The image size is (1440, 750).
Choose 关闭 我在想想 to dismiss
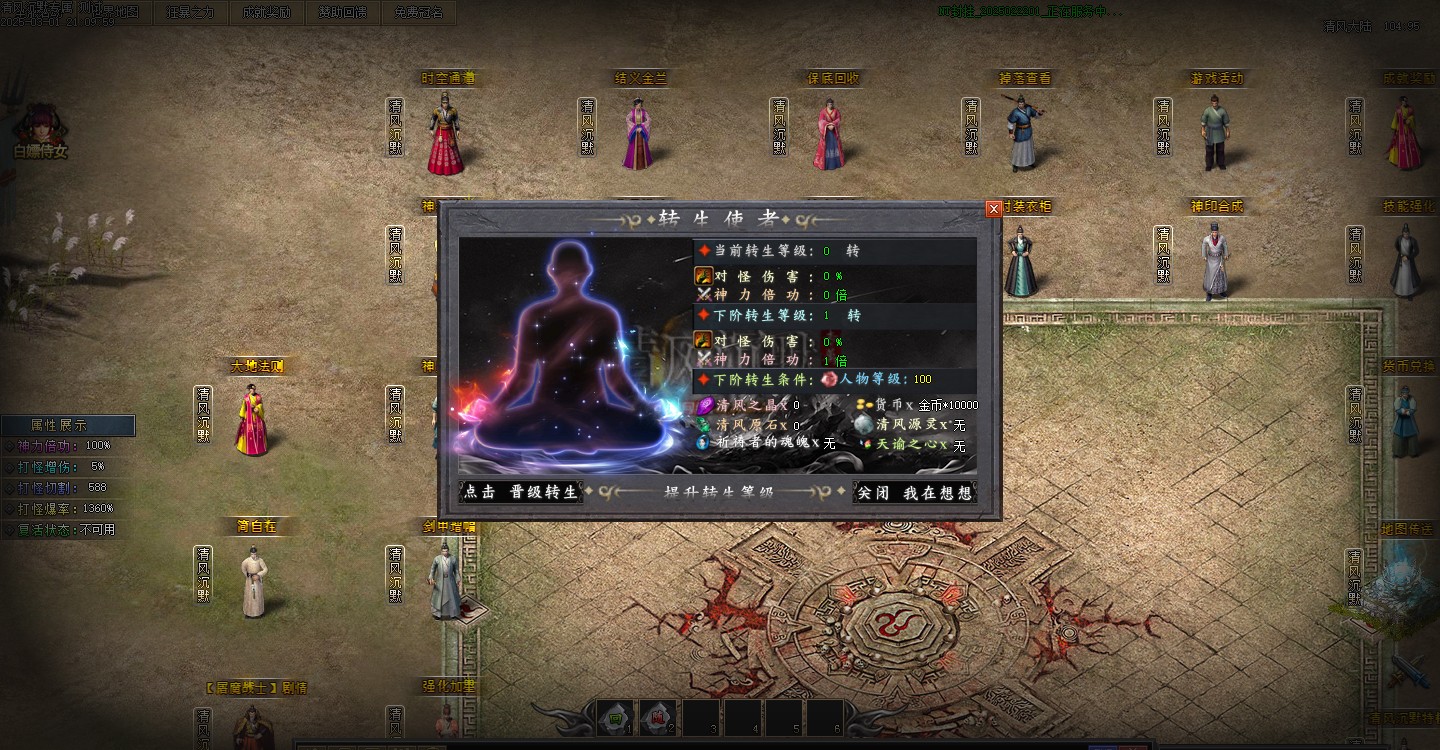click(914, 492)
